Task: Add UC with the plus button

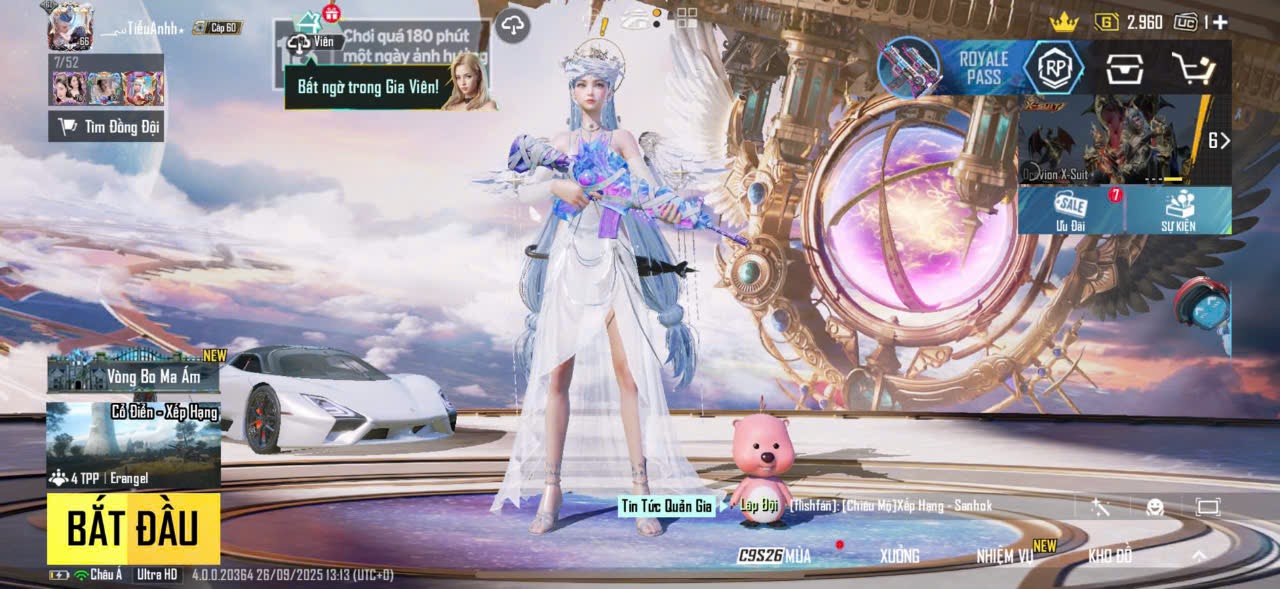Action: 1220,22
